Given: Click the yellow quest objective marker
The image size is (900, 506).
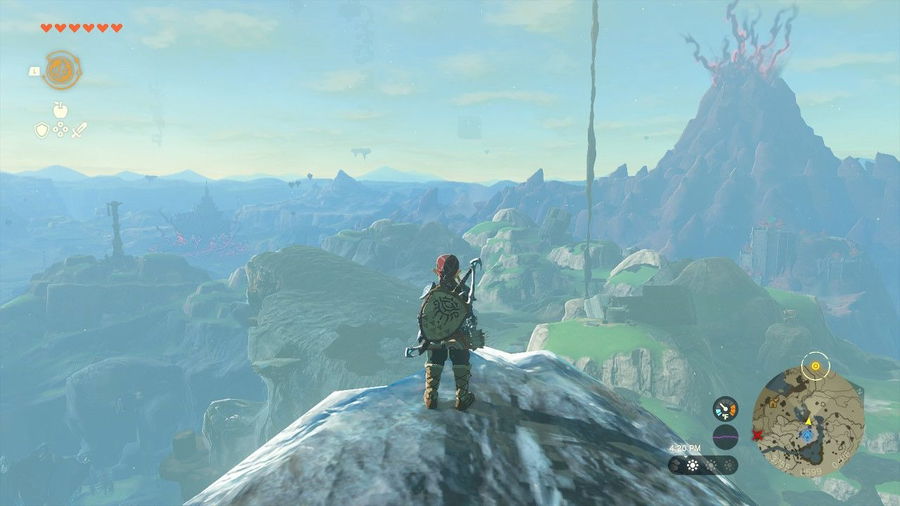Looking at the screenshot, I should (x=817, y=367).
